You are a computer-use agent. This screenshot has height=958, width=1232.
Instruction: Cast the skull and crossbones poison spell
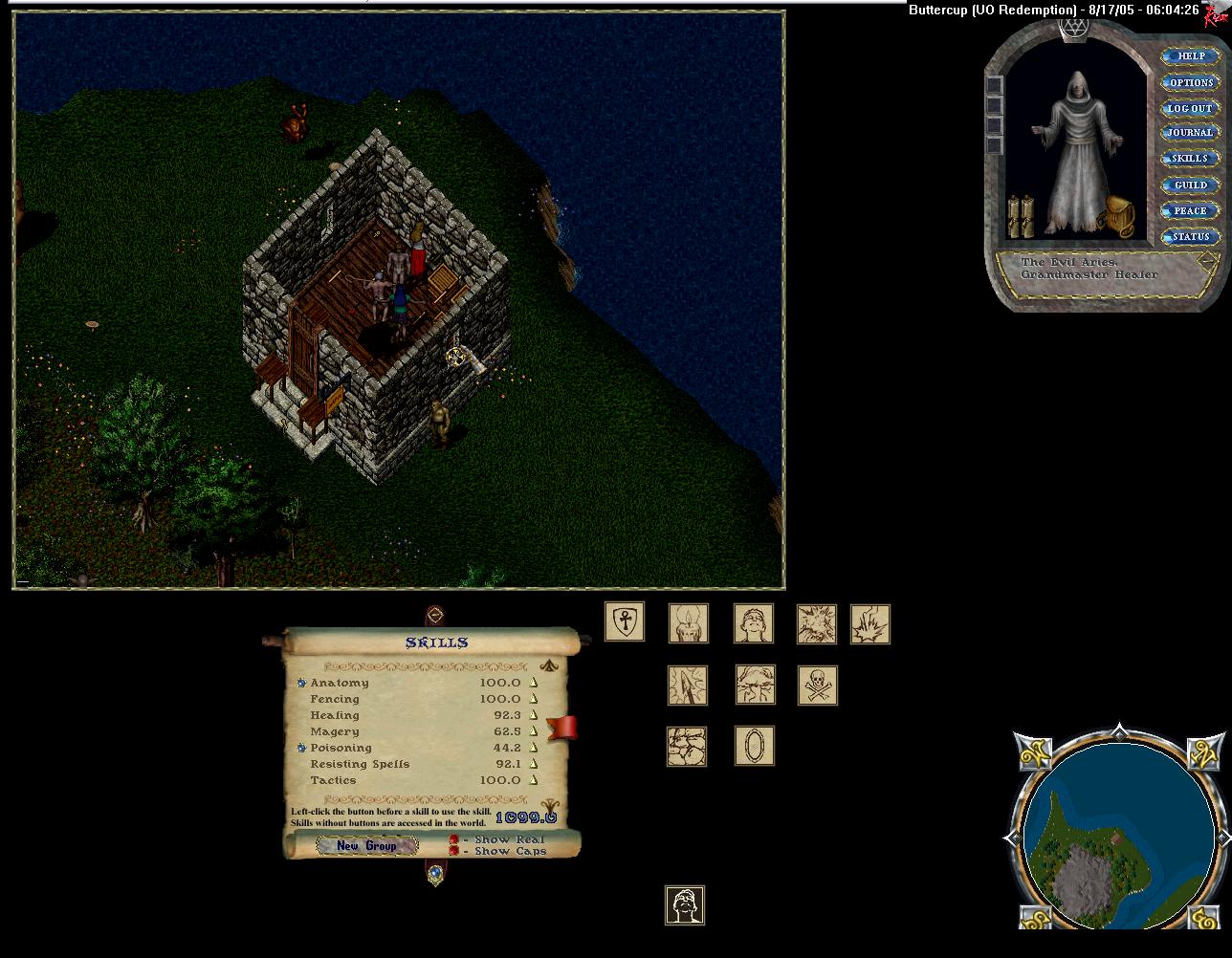(x=817, y=686)
